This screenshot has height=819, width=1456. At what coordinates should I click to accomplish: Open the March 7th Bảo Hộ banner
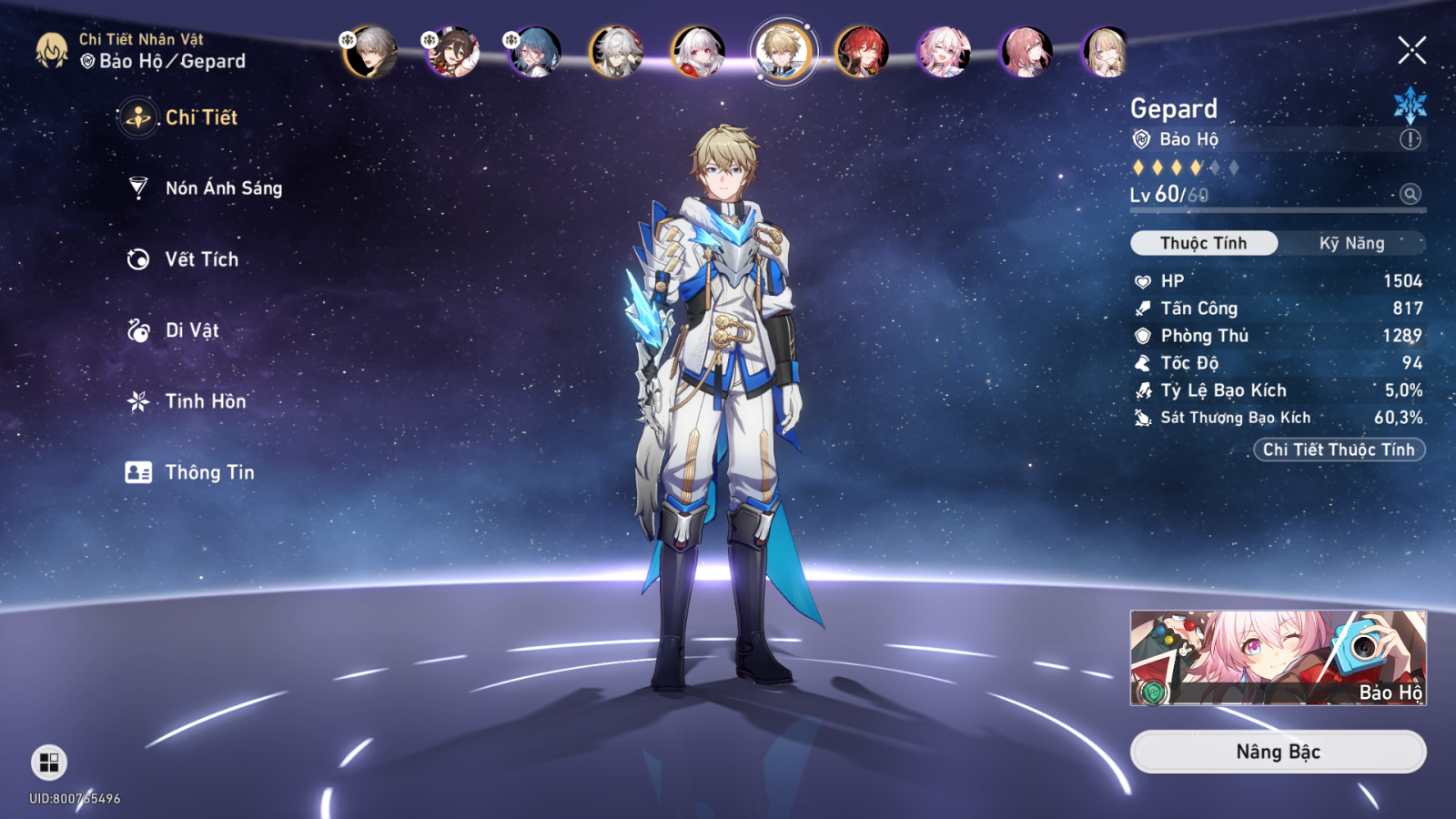1278,658
